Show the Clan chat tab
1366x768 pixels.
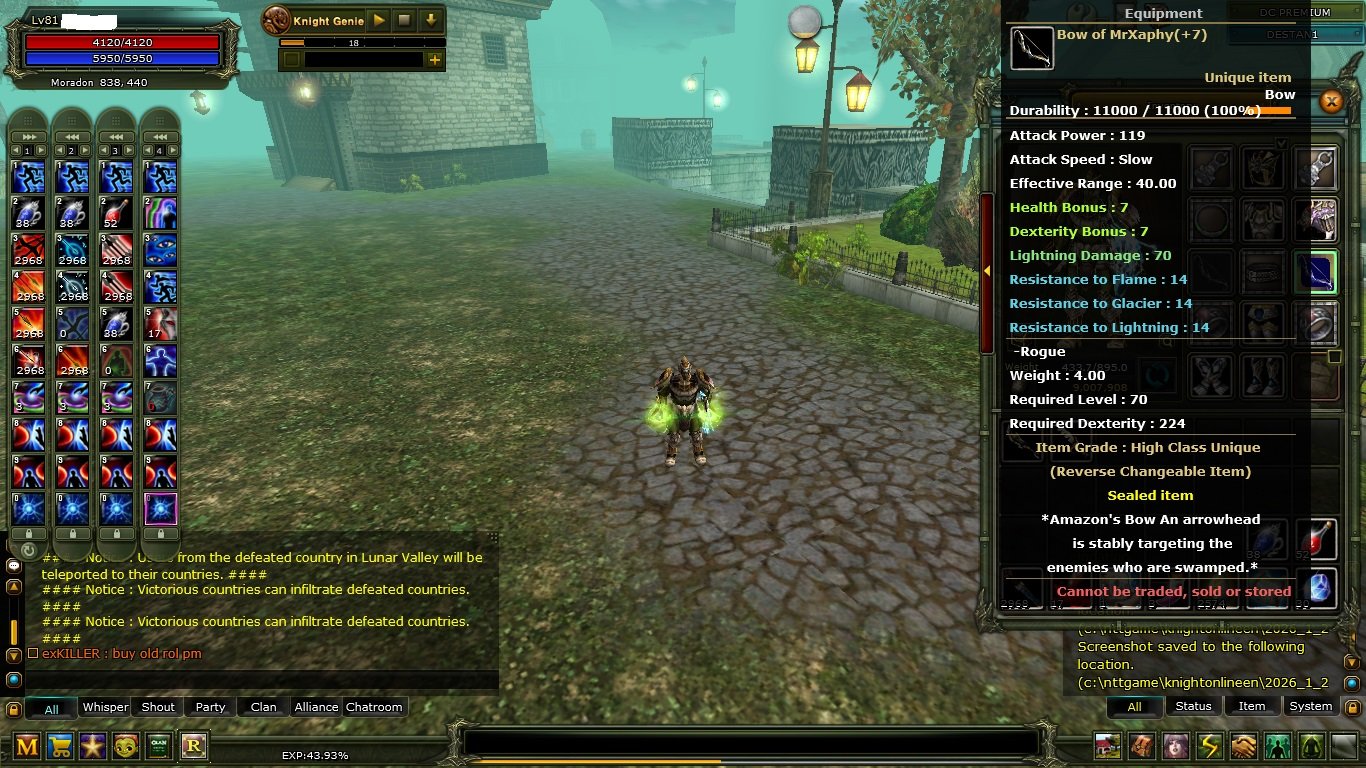click(263, 707)
